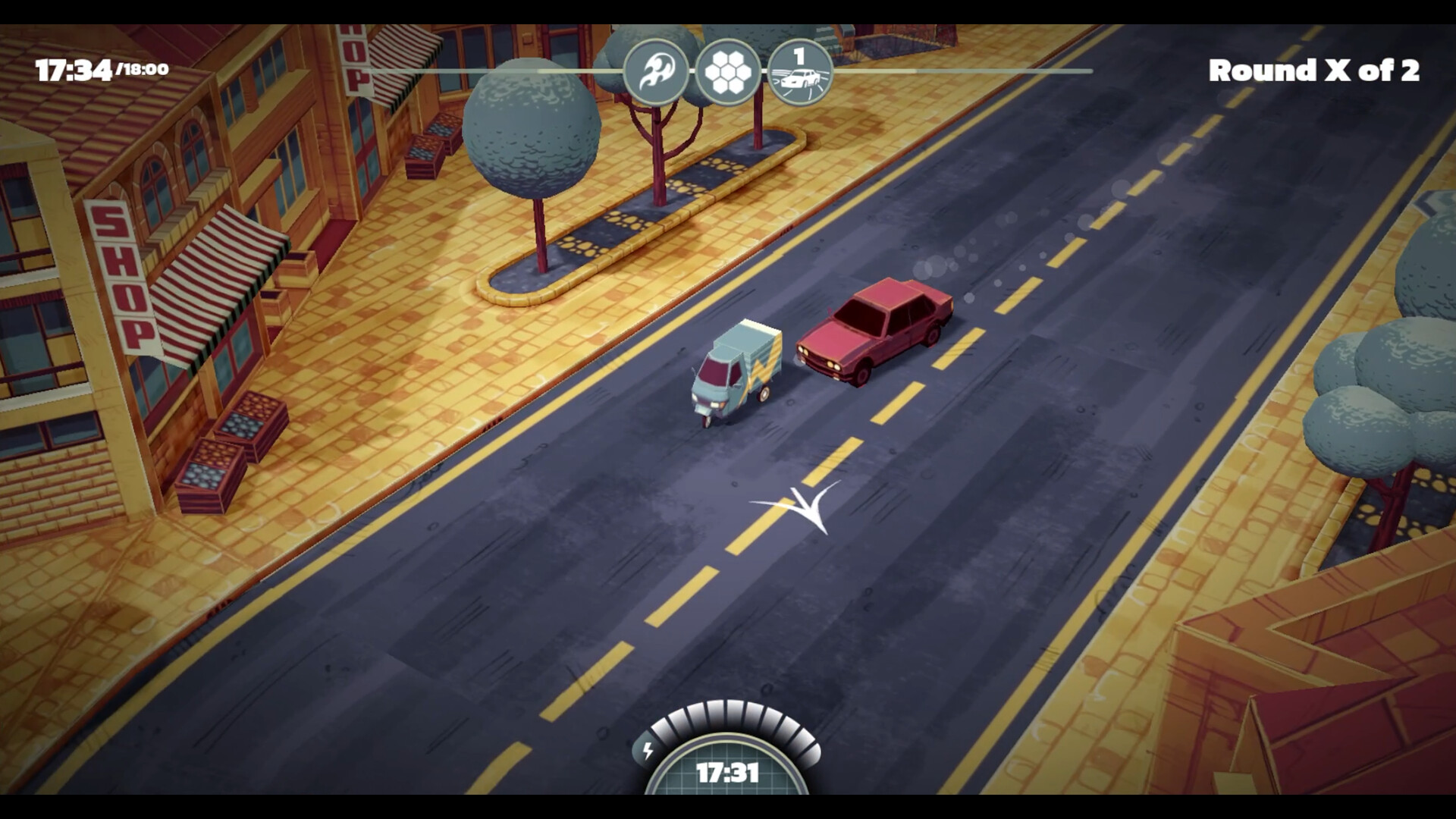Click the honeycomb upgrade milestone icon
Viewport: 1456px width, 819px height.
[729, 71]
